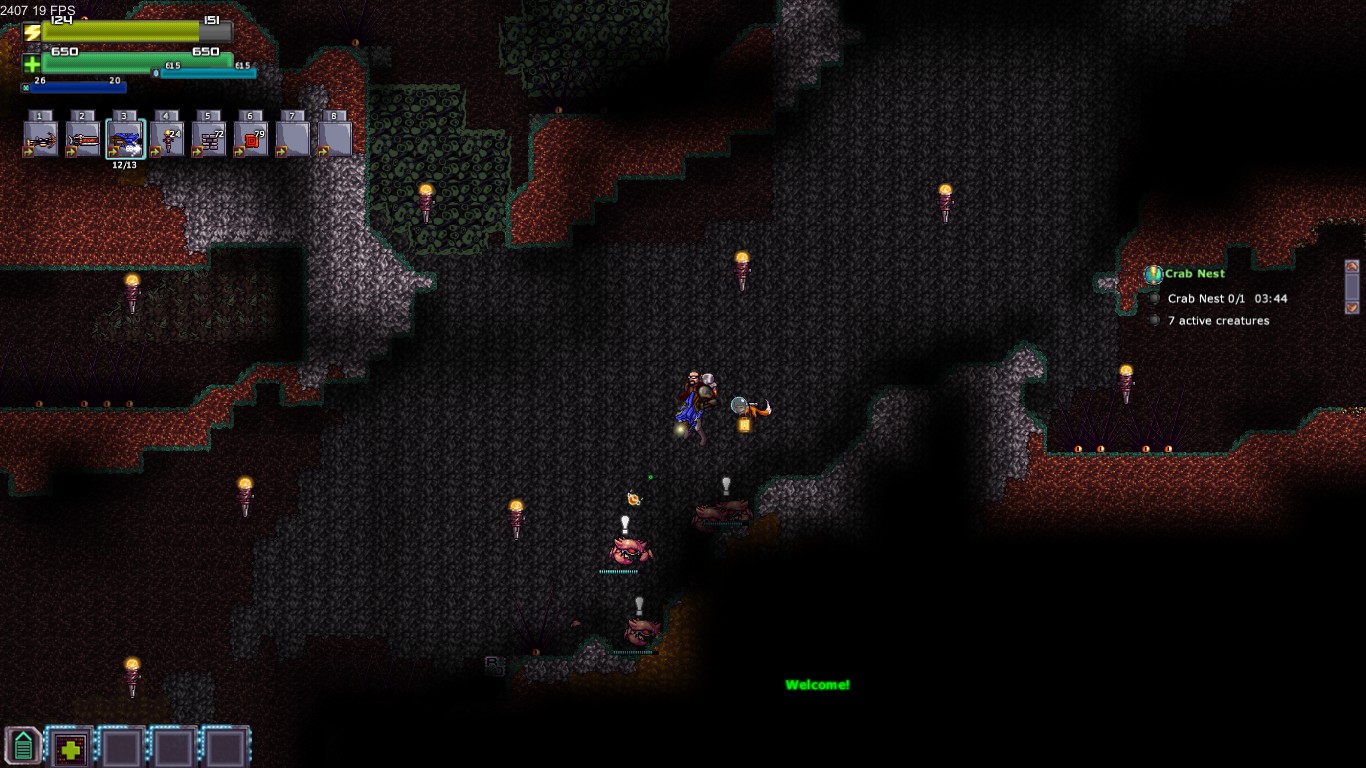1366x768 pixels.
Task: Equip the red chainsaw sword in slot 2
Action: pyautogui.click(x=83, y=140)
